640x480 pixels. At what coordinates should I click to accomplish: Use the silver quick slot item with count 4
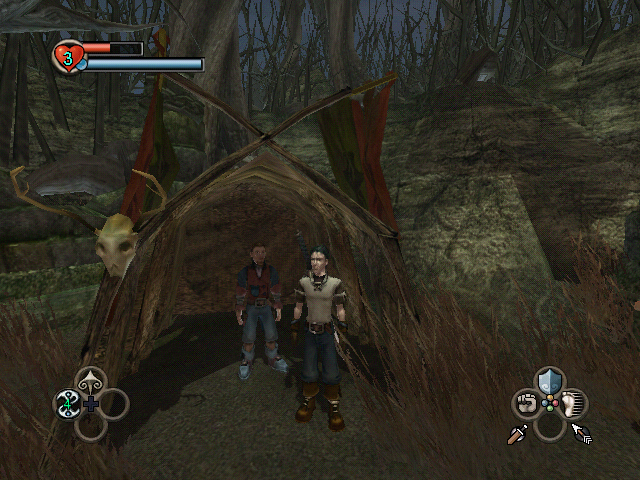(68, 404)
